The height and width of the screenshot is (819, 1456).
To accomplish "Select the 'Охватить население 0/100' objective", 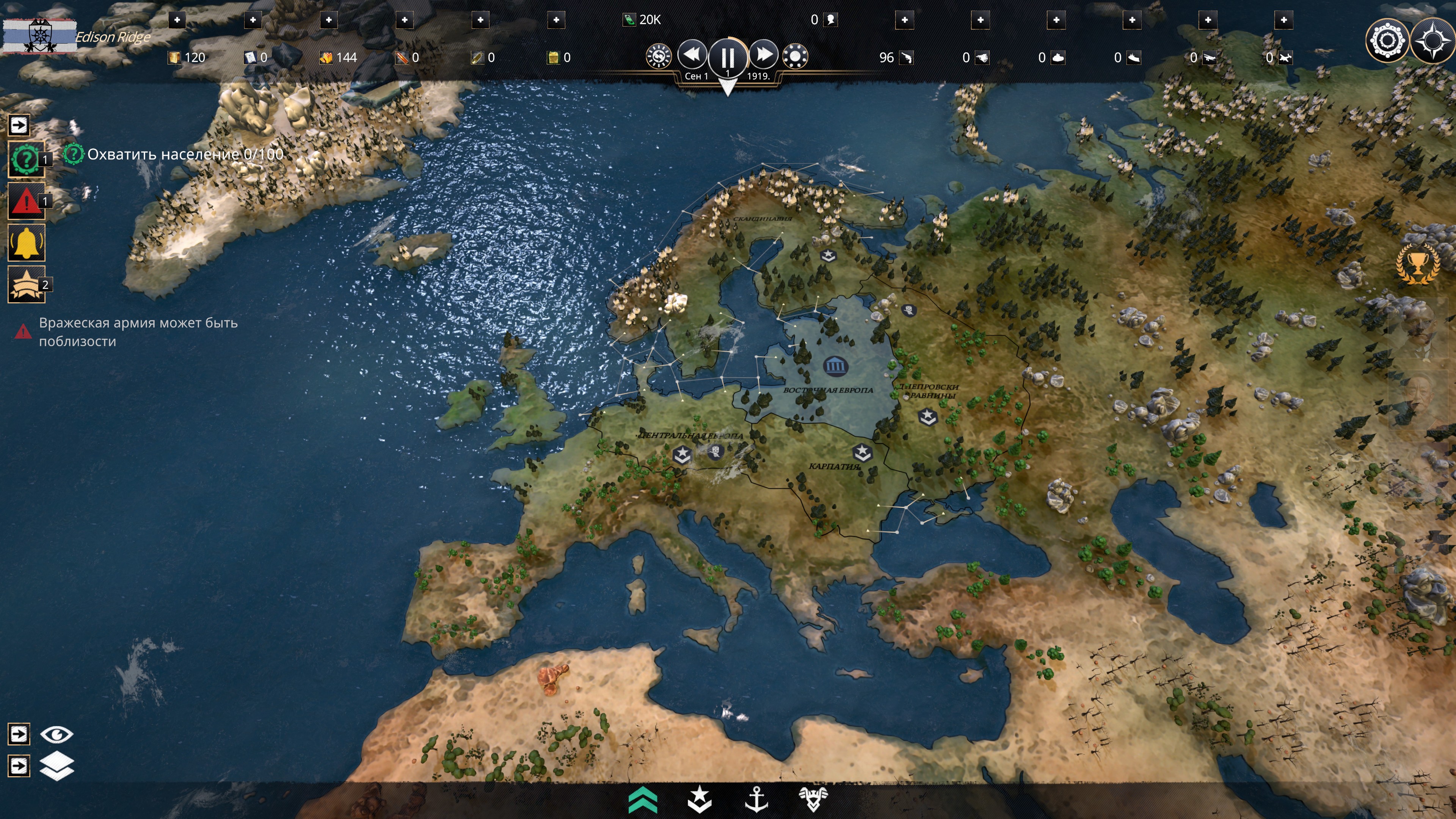I will [x=185, y=154].
